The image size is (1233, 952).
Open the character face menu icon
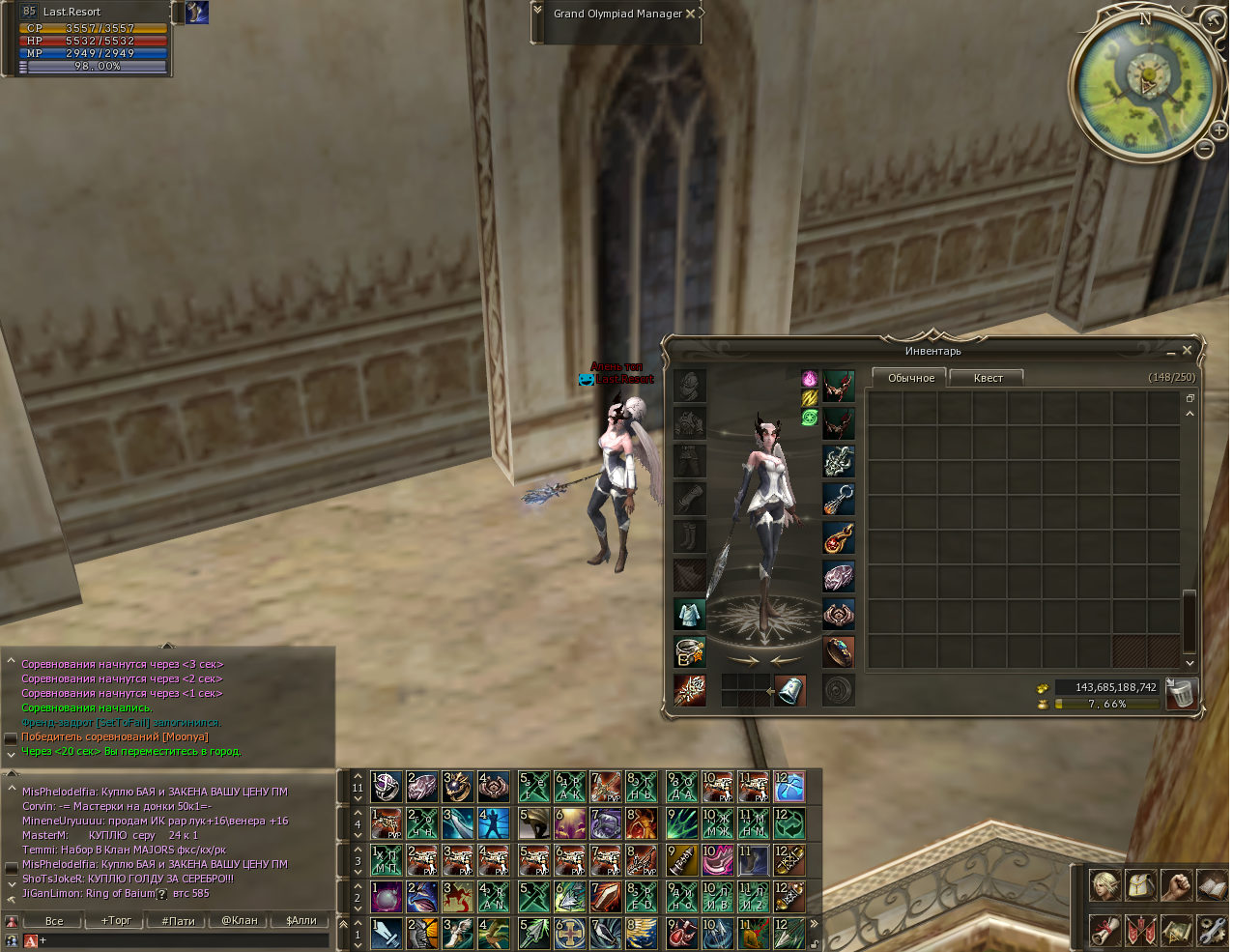pyautogui.click(x=1104, y=884)
